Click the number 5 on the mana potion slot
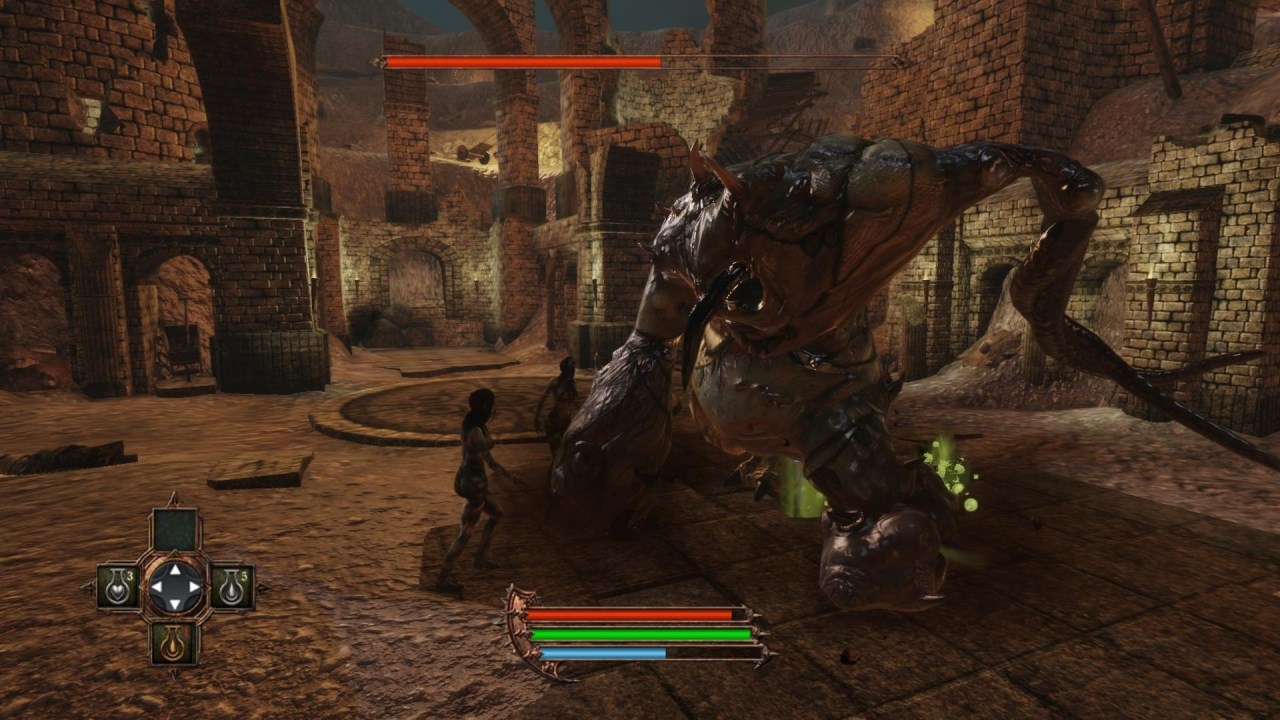The width and height of the screenshot is (1280, 720). (x=245, y=574)
